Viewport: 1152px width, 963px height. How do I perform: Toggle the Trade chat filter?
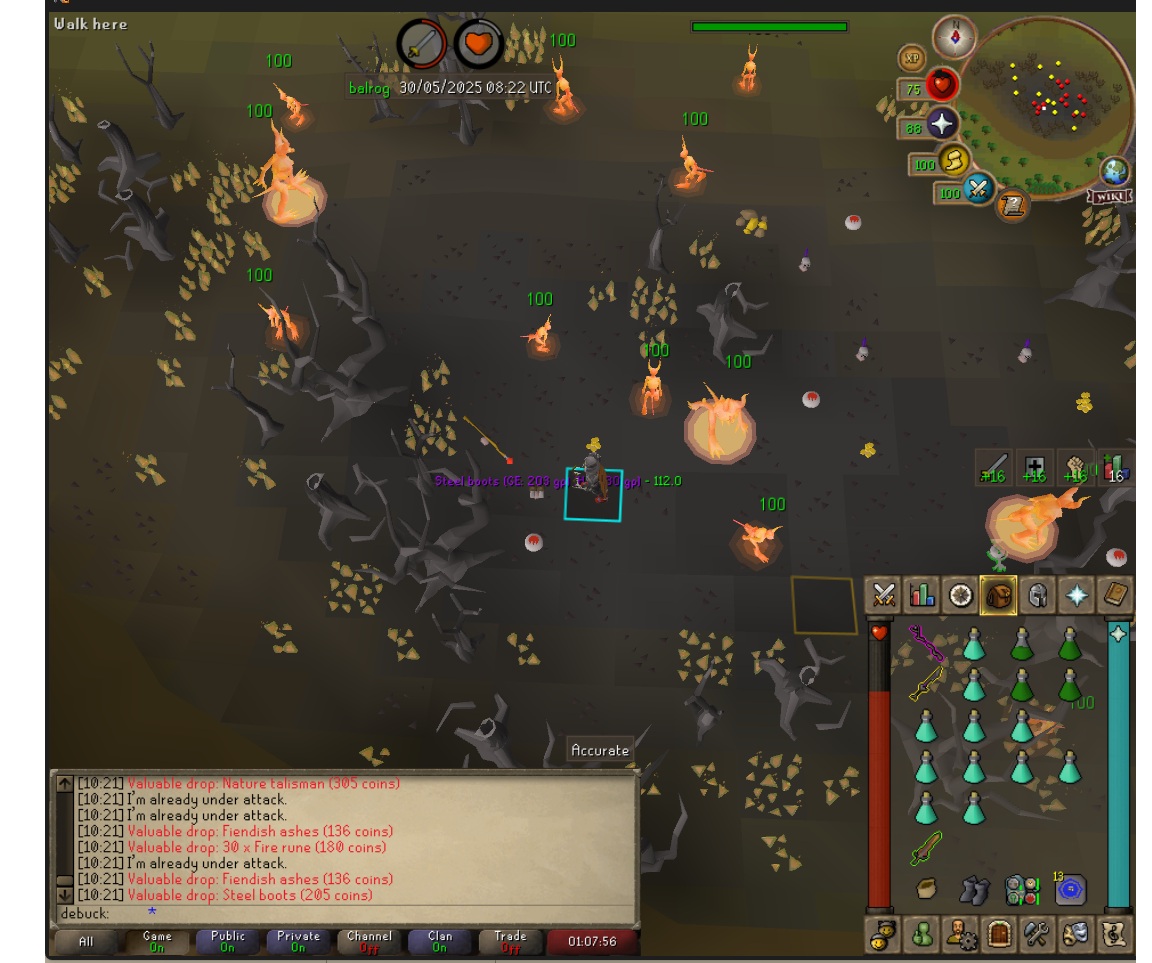(510, 941)
